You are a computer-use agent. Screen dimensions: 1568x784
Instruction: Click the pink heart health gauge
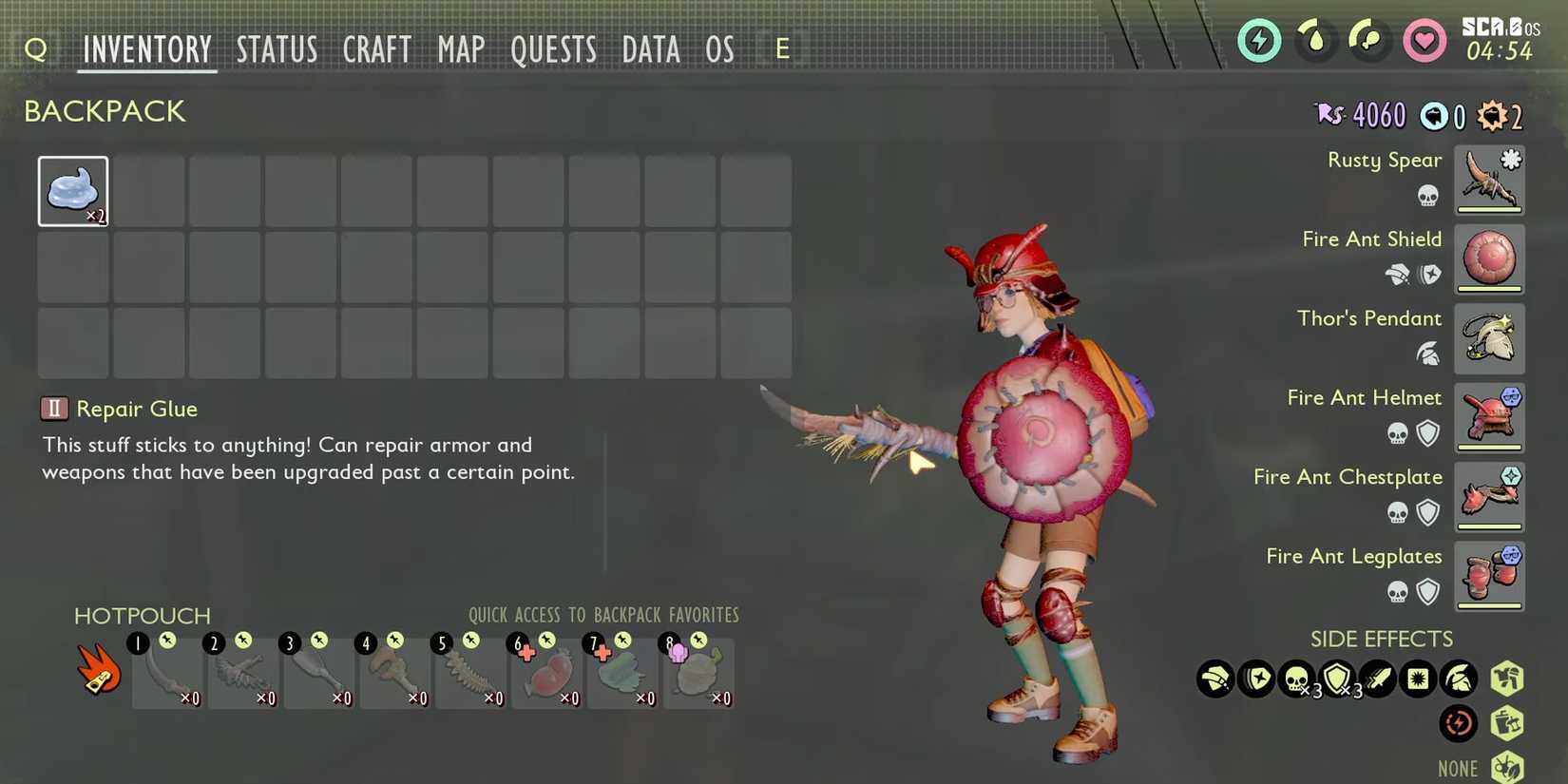click(1425, 41)
